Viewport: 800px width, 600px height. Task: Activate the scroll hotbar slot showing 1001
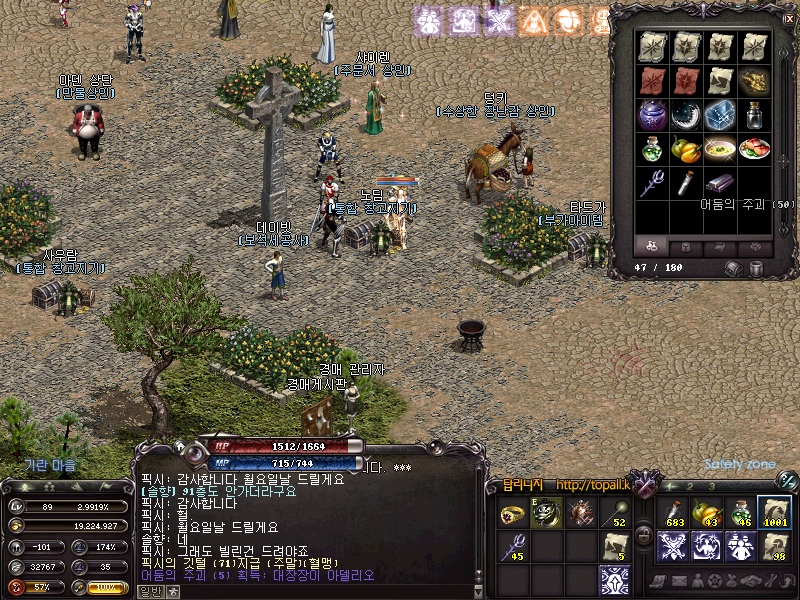[x=774, y=513]
